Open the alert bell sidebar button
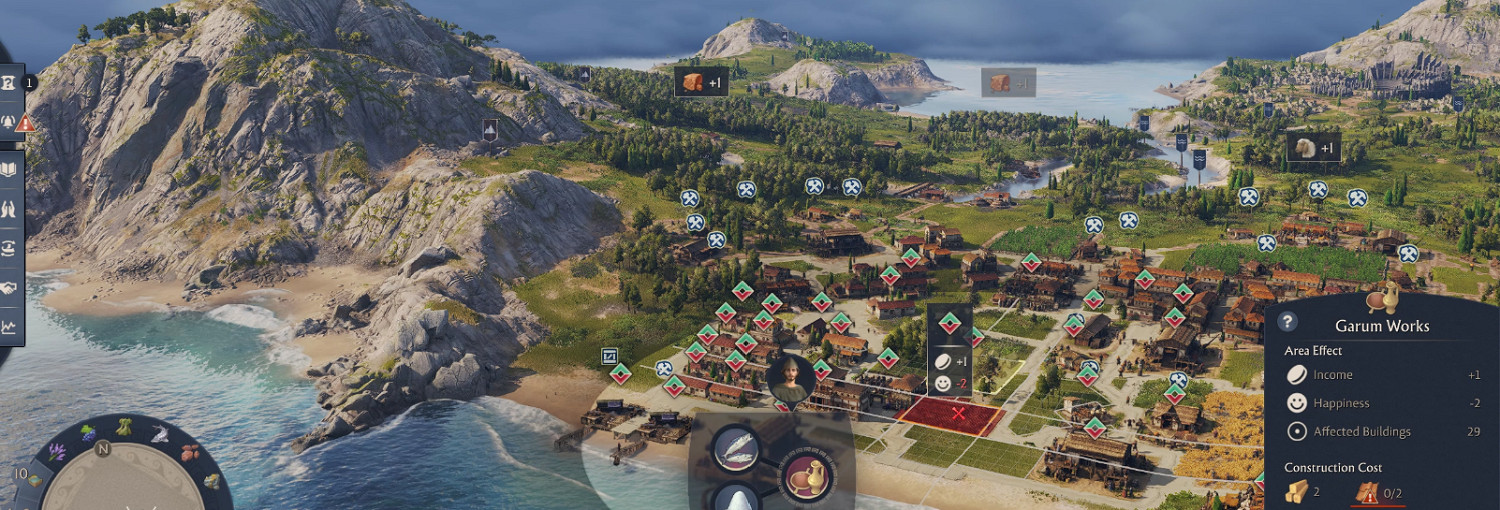The width and height of the screenshot is (1500, 510). coord(9,122)
